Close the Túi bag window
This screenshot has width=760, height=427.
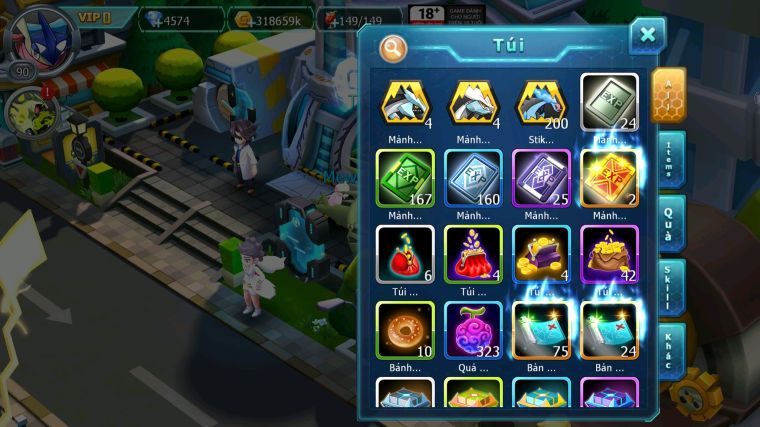(647, 36)
